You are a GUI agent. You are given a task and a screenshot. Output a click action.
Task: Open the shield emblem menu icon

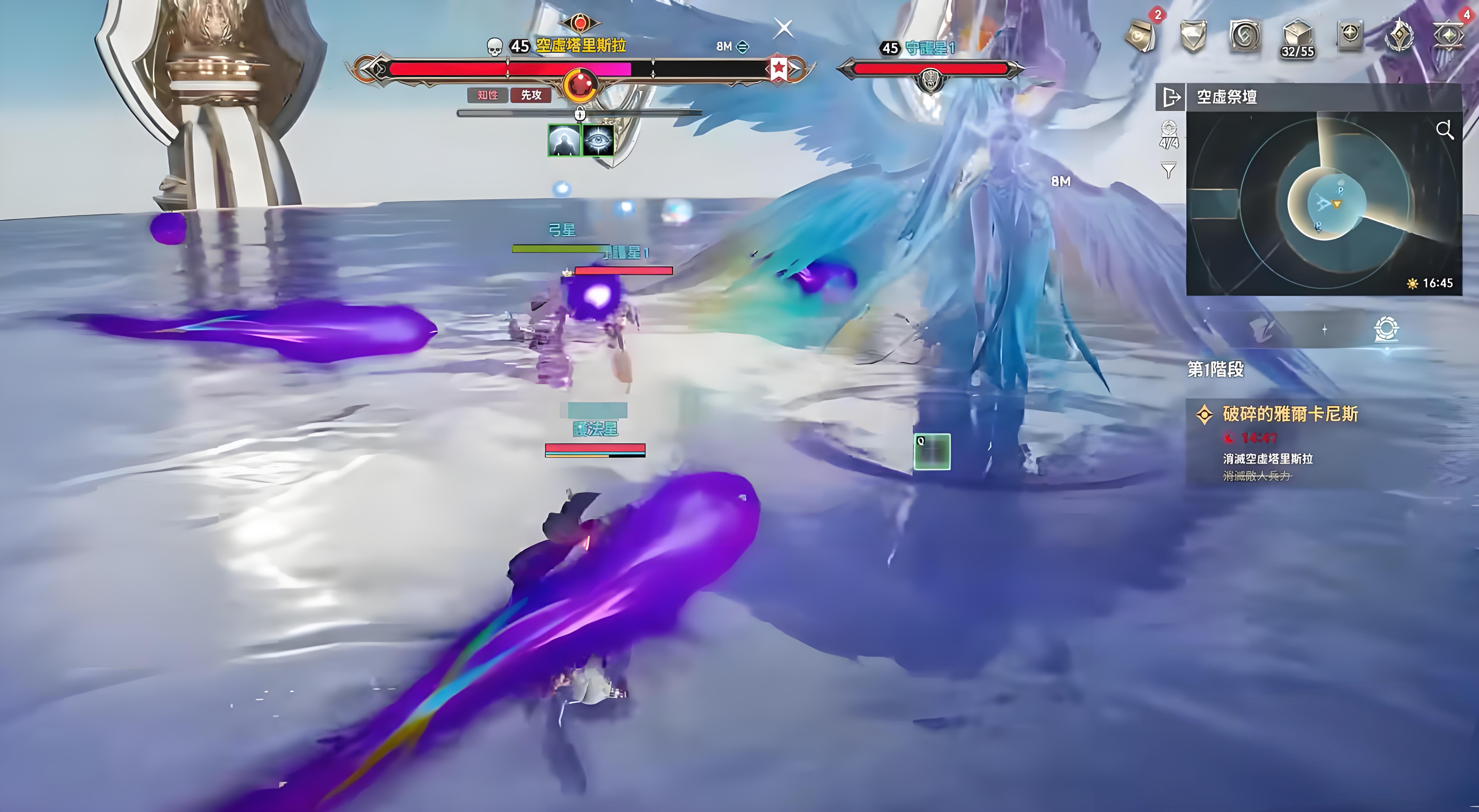(x=1193, y=36)
